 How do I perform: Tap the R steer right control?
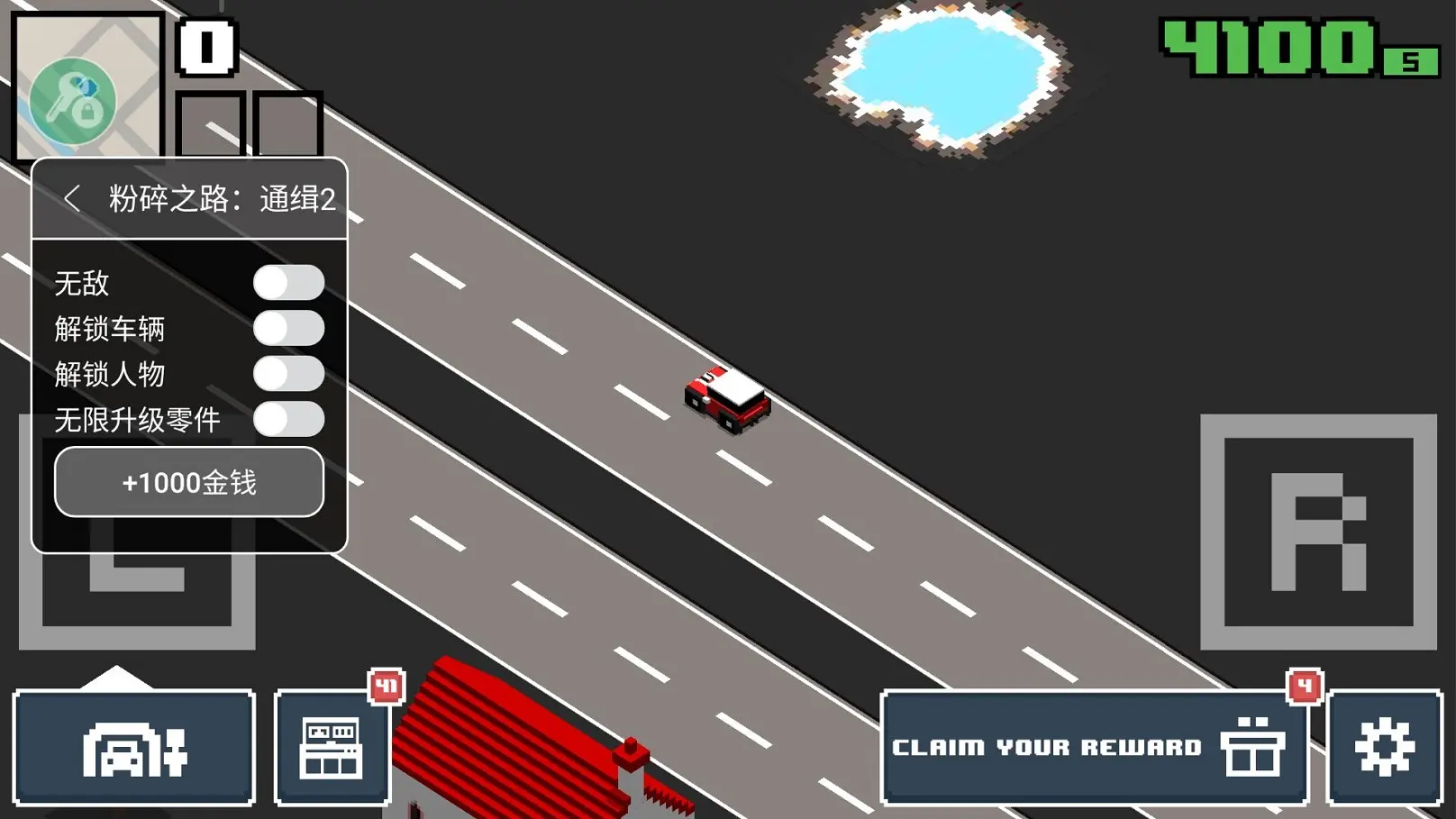(1318, 532)
